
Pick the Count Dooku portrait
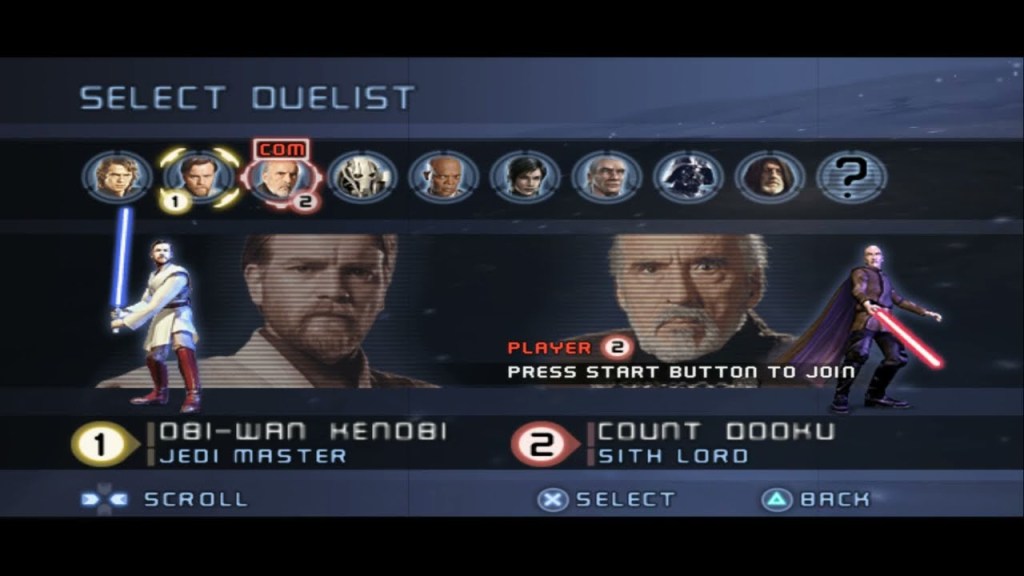tap(279, 178)
